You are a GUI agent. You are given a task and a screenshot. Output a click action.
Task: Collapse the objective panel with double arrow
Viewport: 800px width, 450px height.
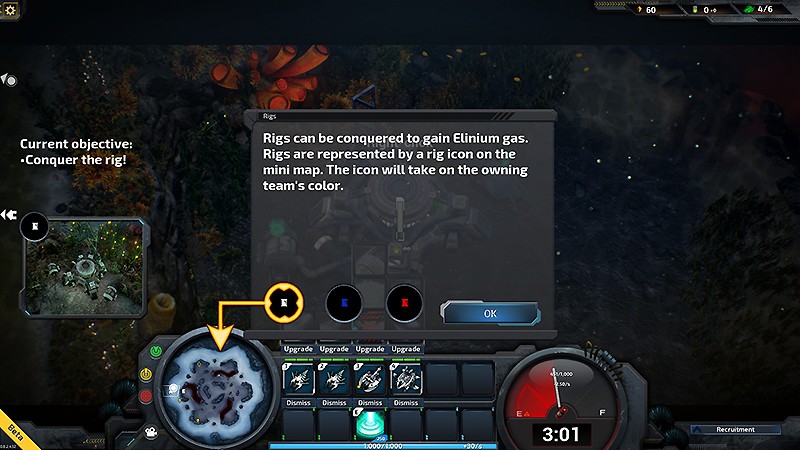pyautogui.click(x=8, y=214)
